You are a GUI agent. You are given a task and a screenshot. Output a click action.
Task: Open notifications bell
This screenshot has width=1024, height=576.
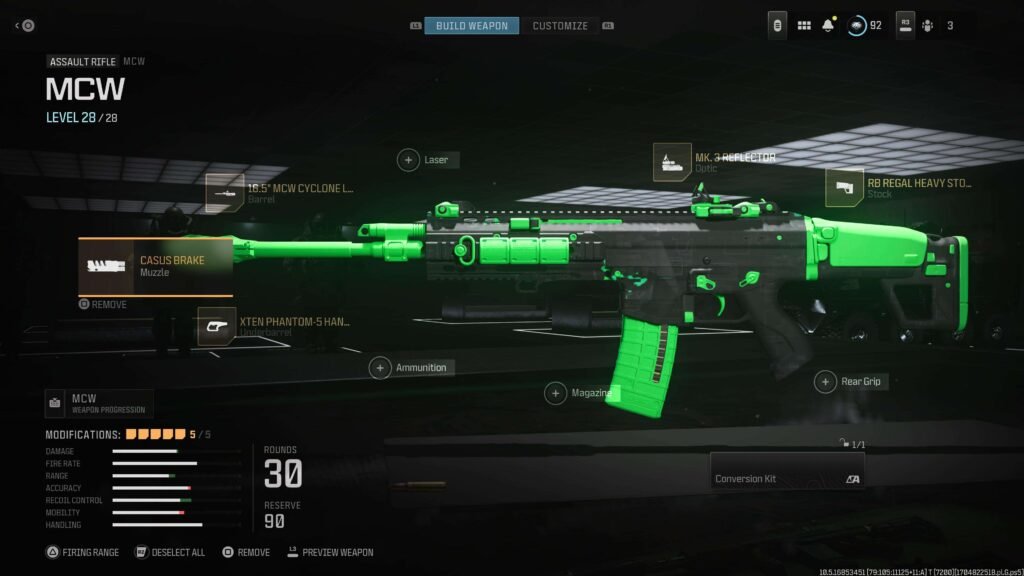point(828,26)
